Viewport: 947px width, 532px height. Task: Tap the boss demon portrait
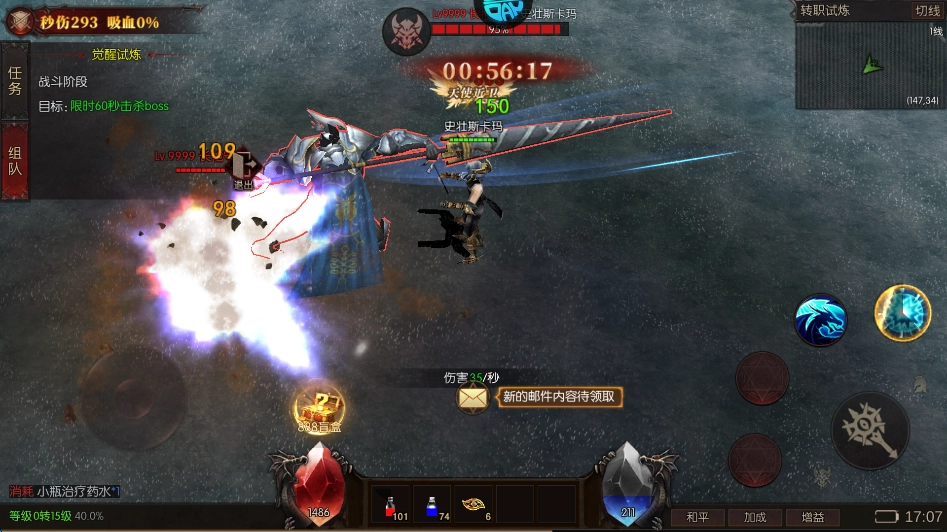click(x=406, y=30)
